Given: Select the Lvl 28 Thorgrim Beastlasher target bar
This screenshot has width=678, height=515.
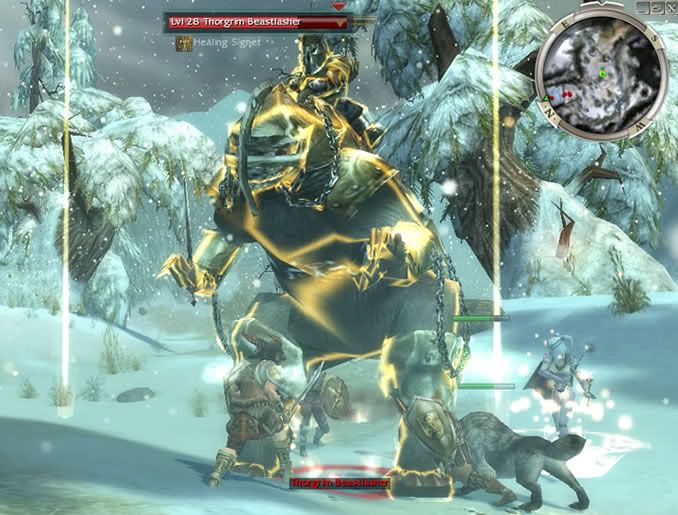Looking at the screenshot, I should (x=259, y=20).
